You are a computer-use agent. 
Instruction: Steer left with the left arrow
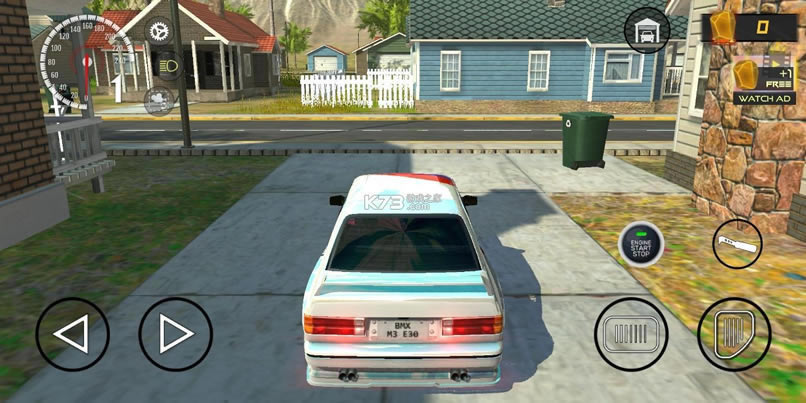click(73, 334)
